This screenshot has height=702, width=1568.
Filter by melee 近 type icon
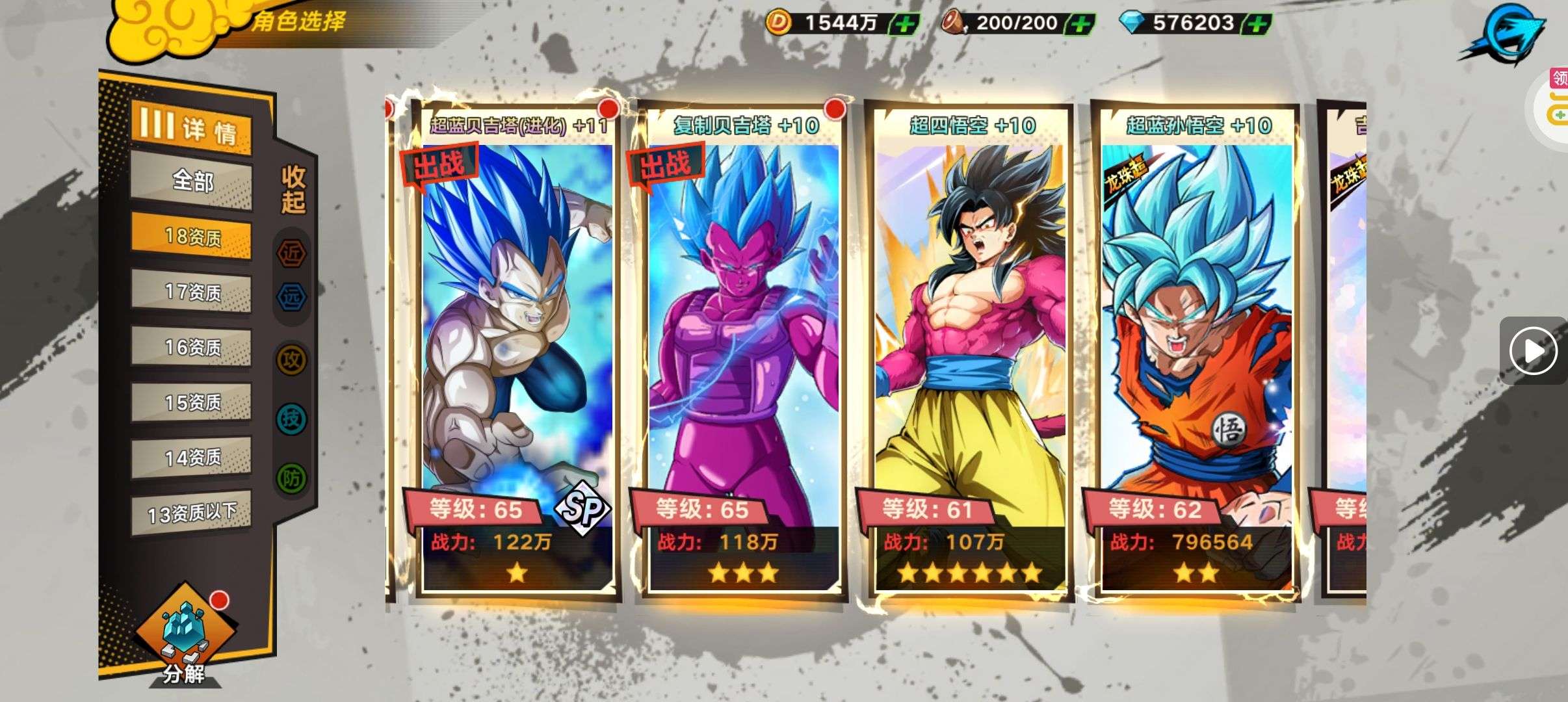coord(291,253)
